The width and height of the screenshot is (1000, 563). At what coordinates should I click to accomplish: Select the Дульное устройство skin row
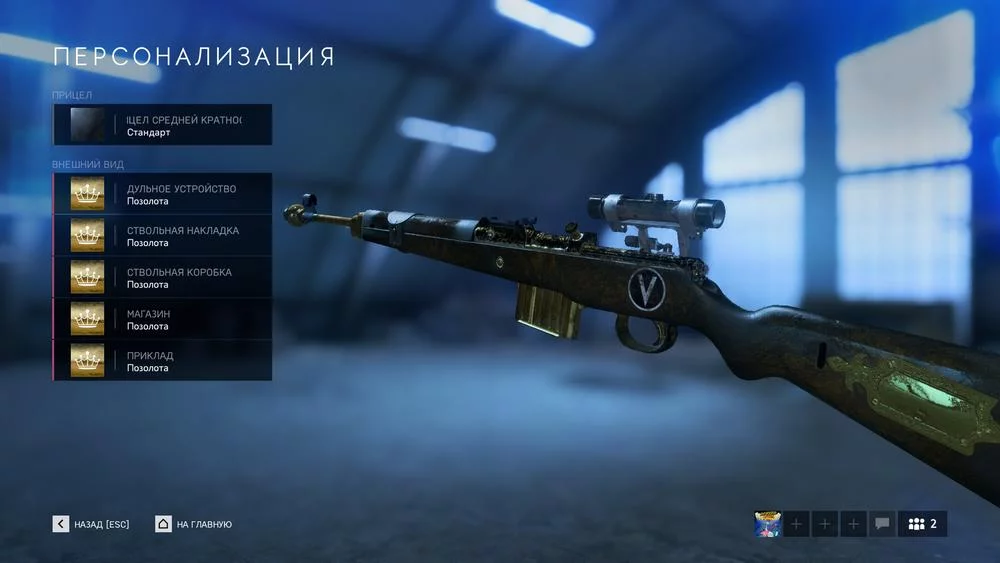click(162, 194)
